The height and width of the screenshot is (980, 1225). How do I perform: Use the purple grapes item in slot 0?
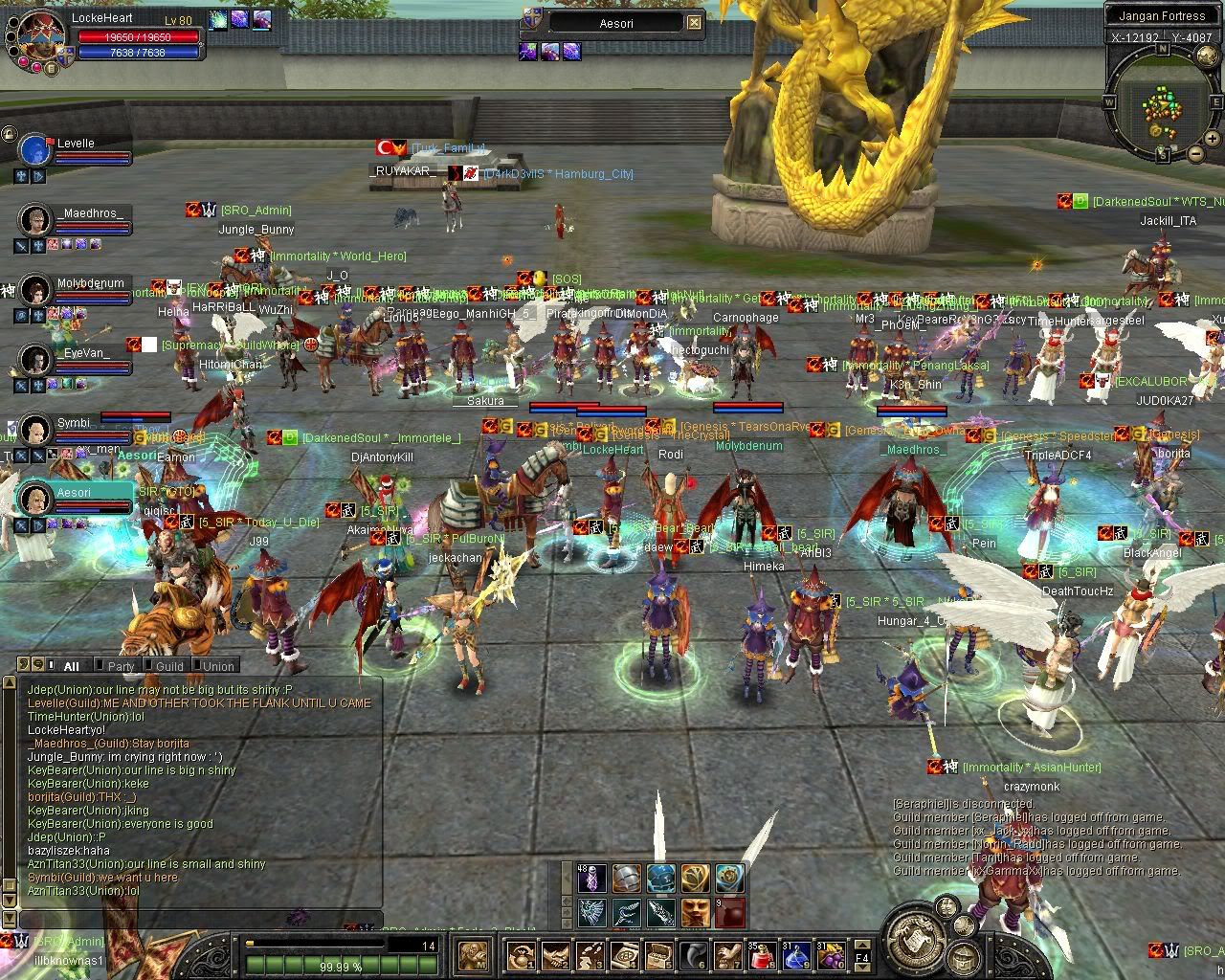(x=829, y=955)
